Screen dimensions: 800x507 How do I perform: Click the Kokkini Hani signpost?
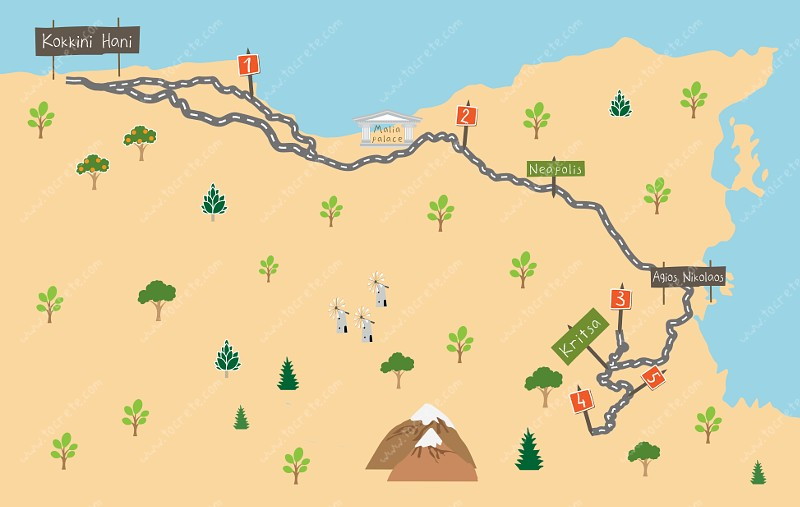tap(87, 41)
